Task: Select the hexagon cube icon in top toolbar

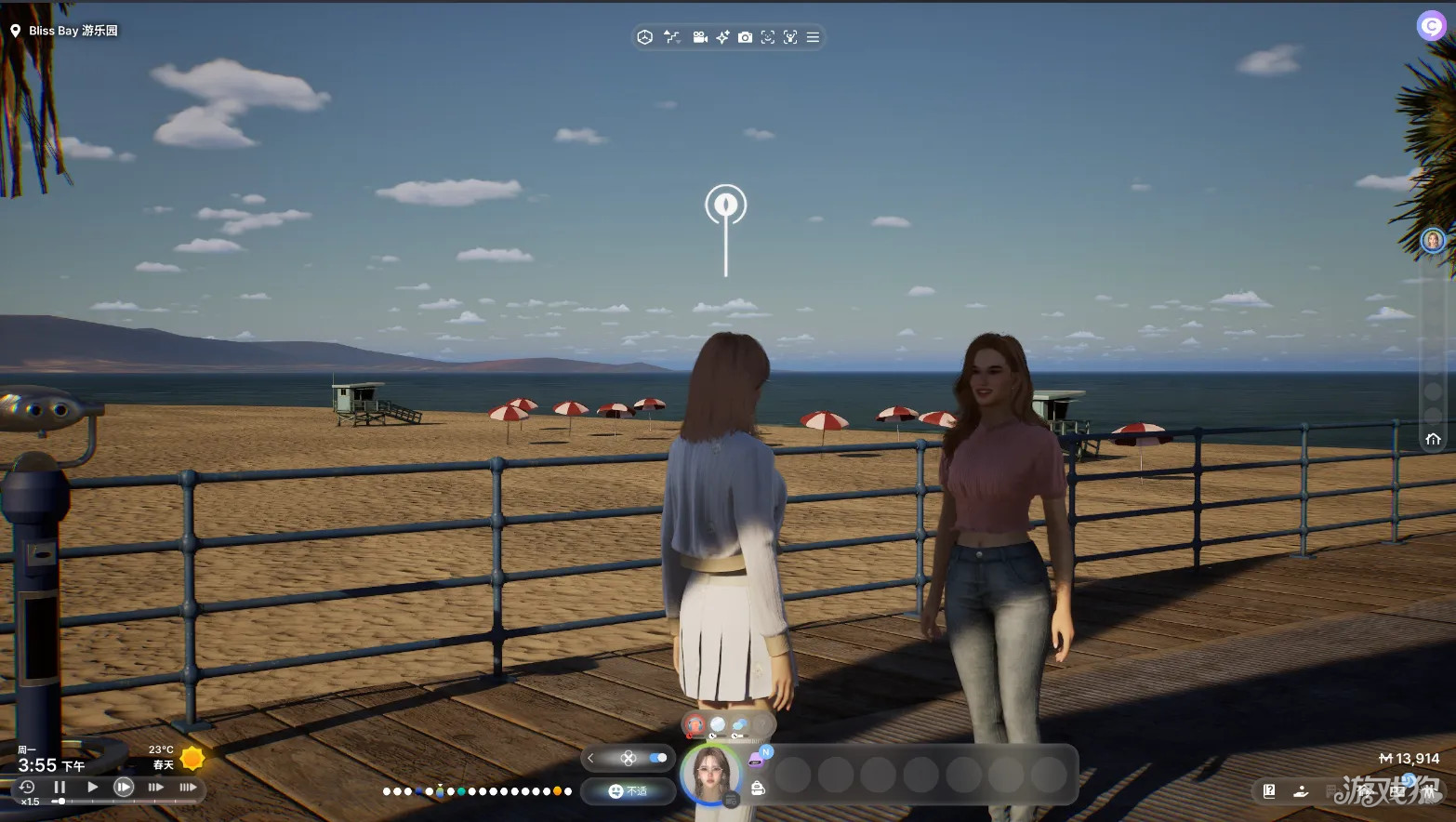Action: point(644,37)
